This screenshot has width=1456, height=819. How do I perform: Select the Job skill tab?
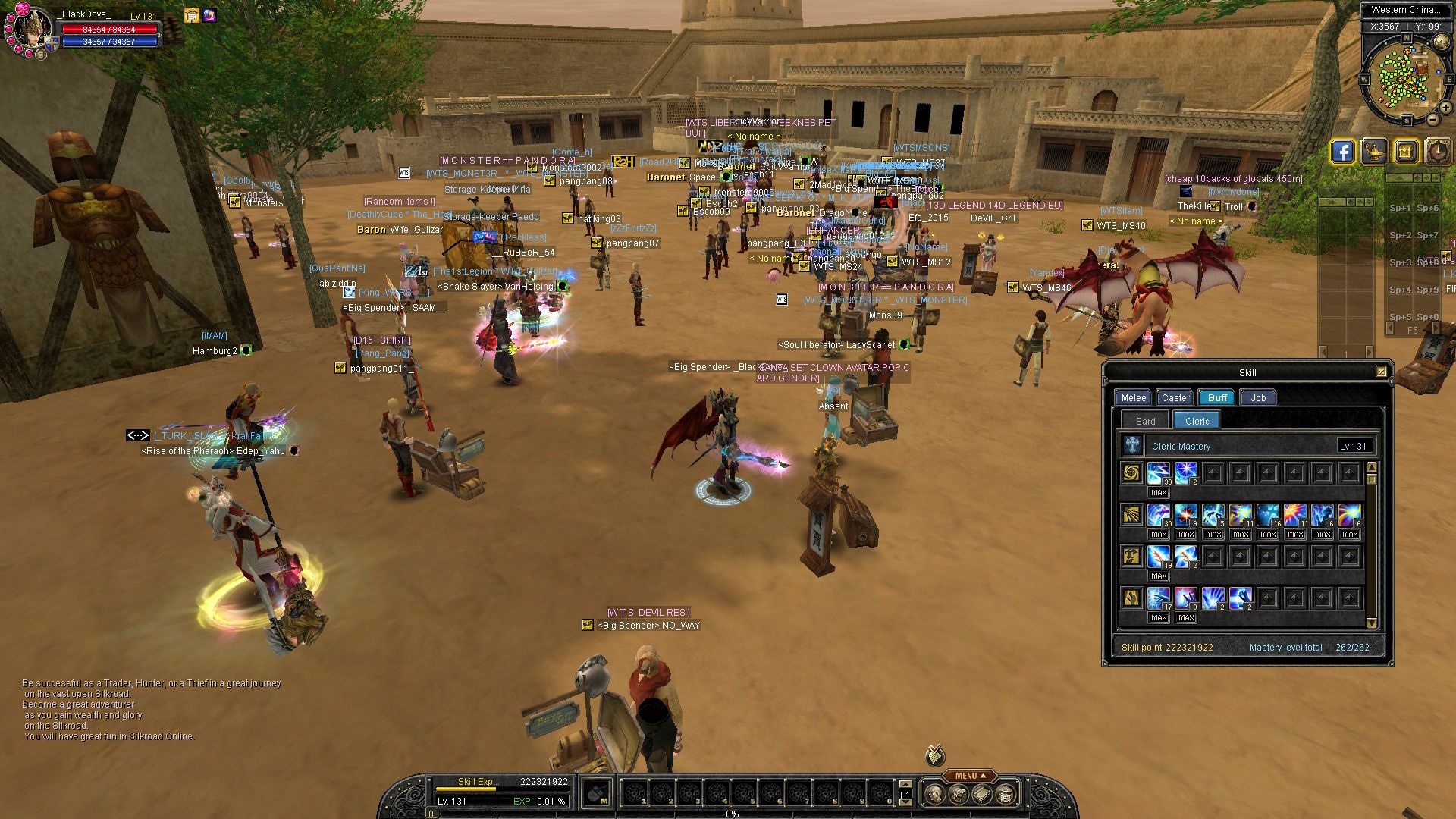[x=1258, y=397]
